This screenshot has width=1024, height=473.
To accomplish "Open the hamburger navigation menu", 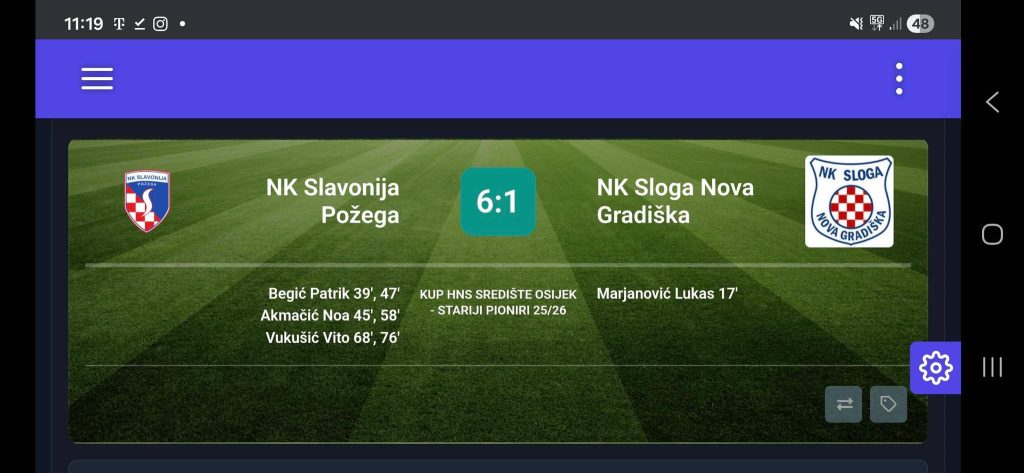I will point(97,79).
